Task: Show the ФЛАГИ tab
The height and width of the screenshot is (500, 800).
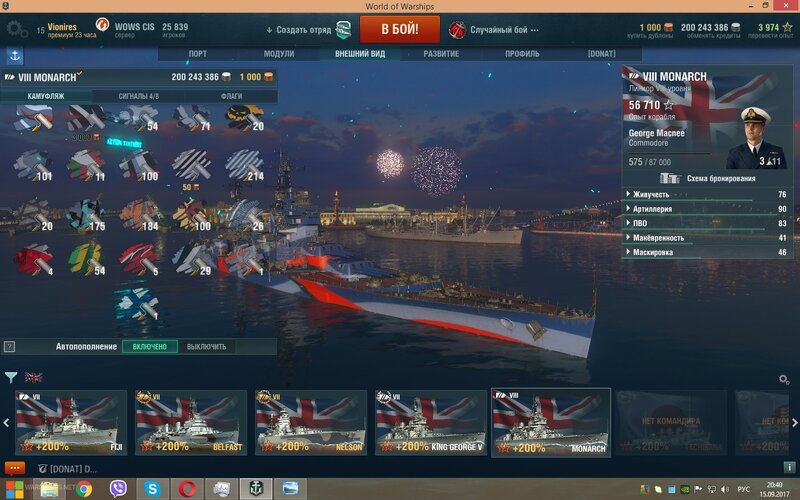Action: click(x=231, y=96)
